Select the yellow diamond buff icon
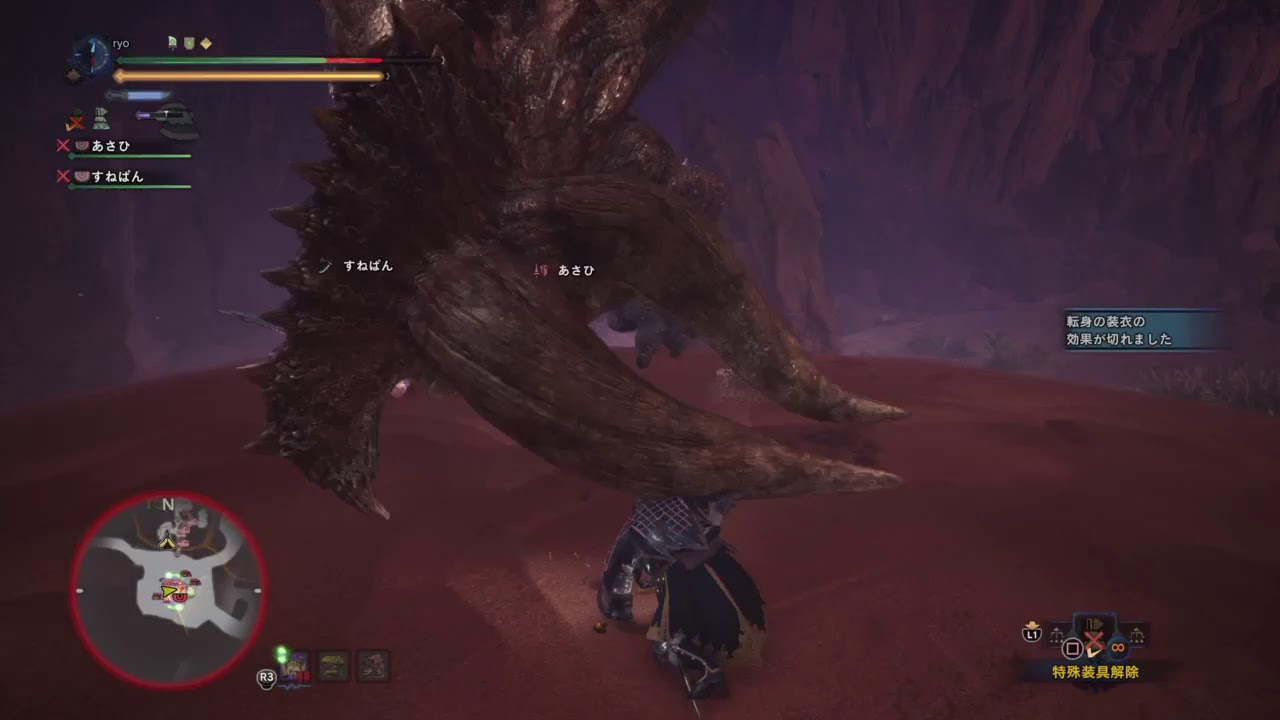This screenshot has width=1280, height=720. pos(206,43)
